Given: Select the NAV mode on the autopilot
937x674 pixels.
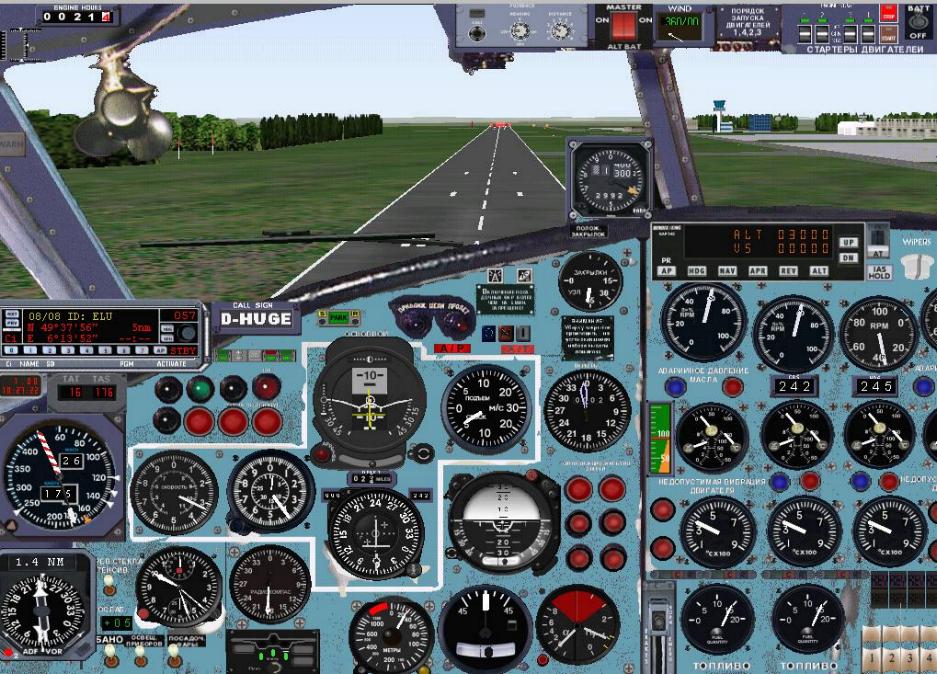Looking at the screenshot, I should tap(727, 271).
